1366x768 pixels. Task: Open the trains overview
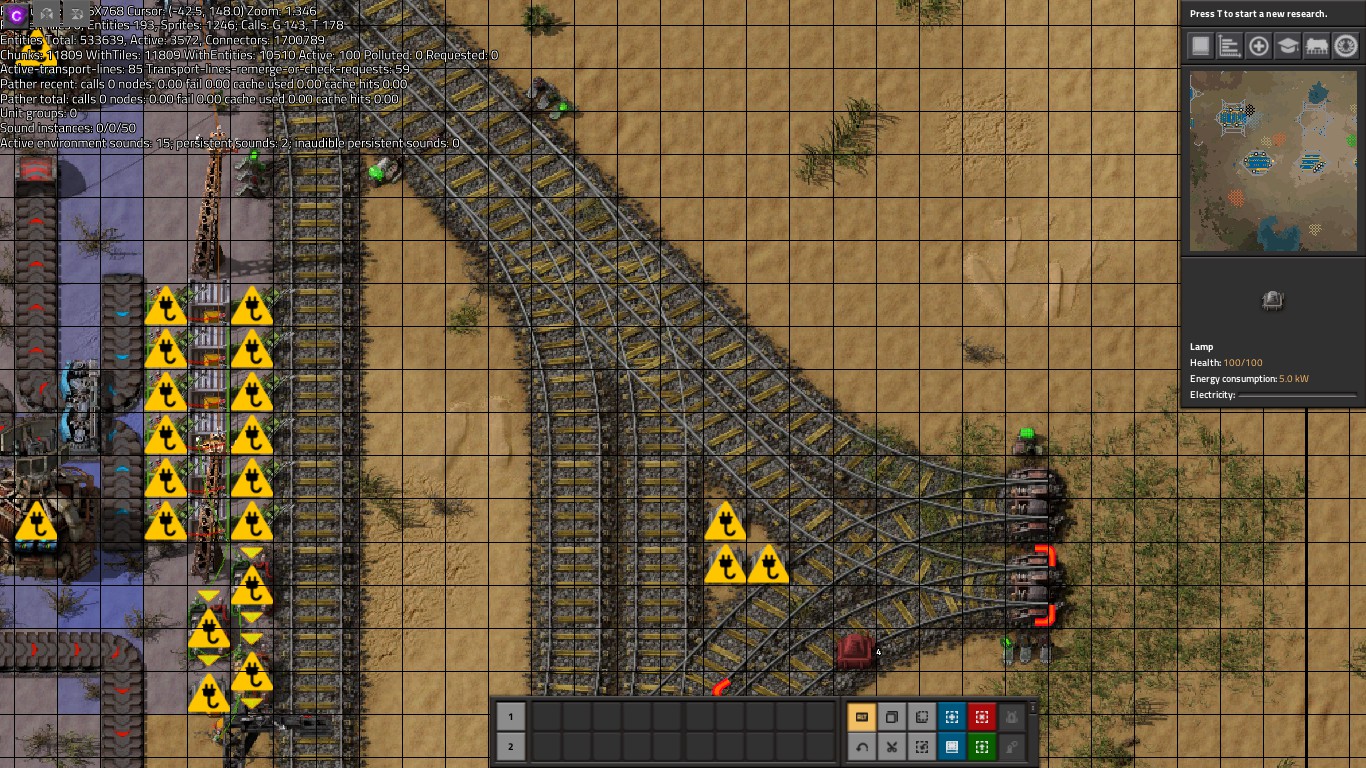click(1316, 46)
